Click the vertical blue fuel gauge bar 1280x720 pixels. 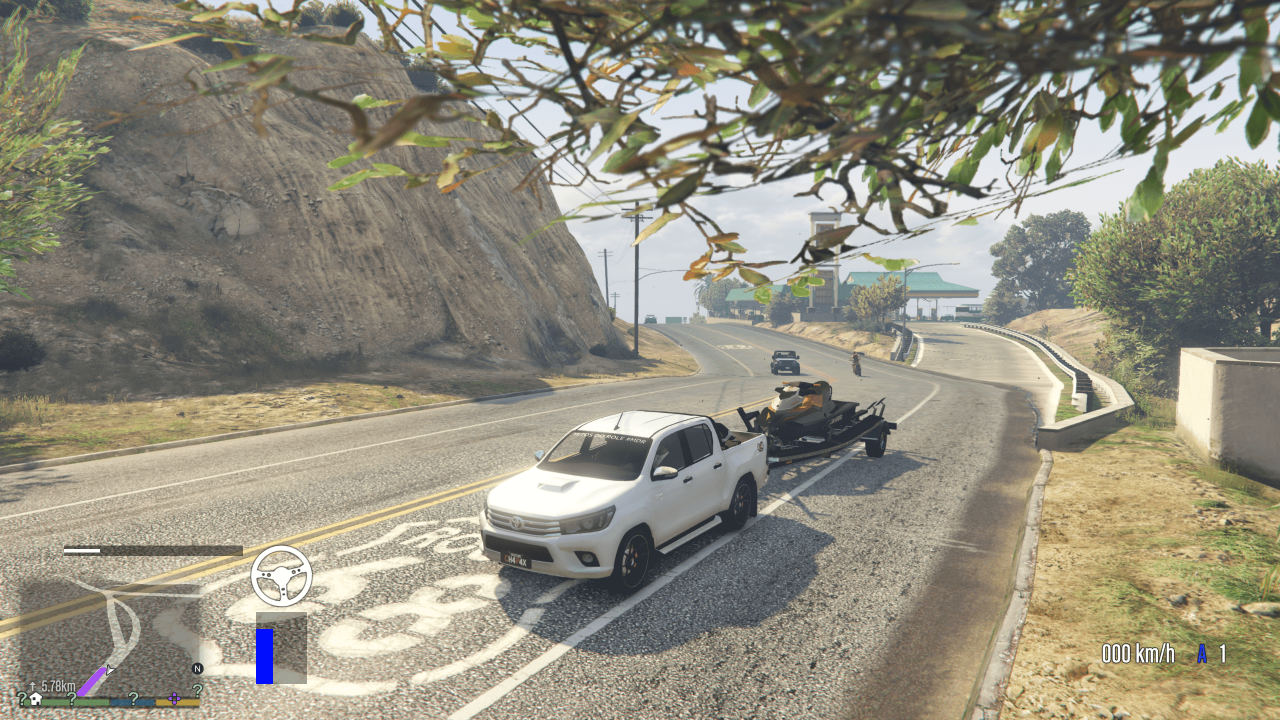[264, 656]
